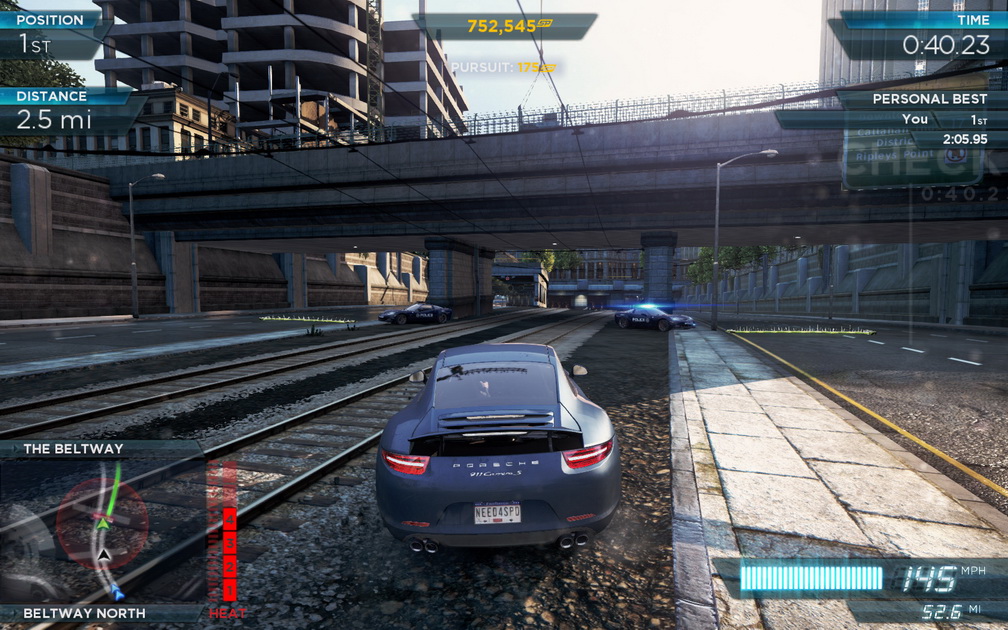
Task: Open the Personal Best panel header
Action: coord(922,99)
